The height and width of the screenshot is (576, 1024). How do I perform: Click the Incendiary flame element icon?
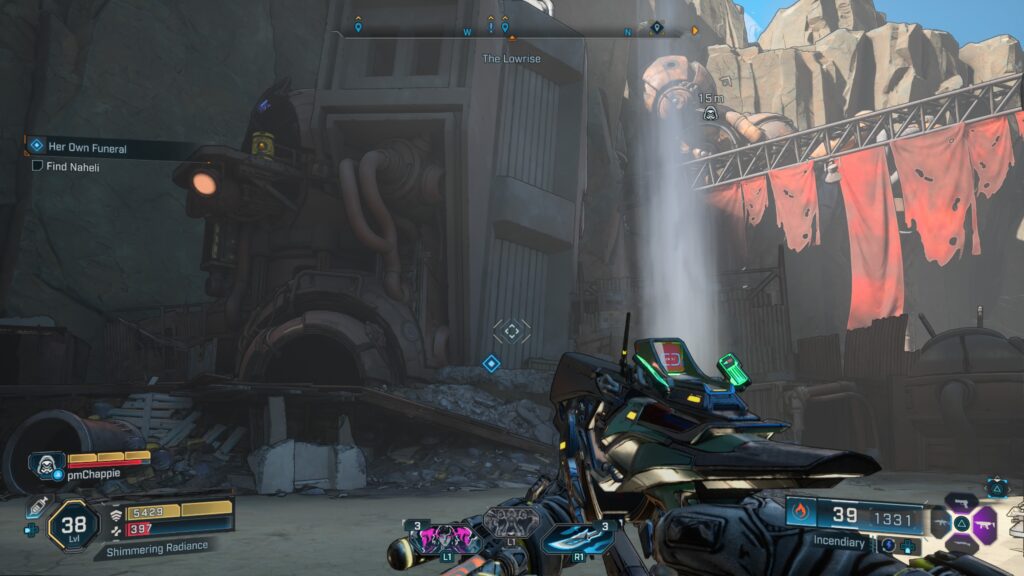(x=800, y=514)
